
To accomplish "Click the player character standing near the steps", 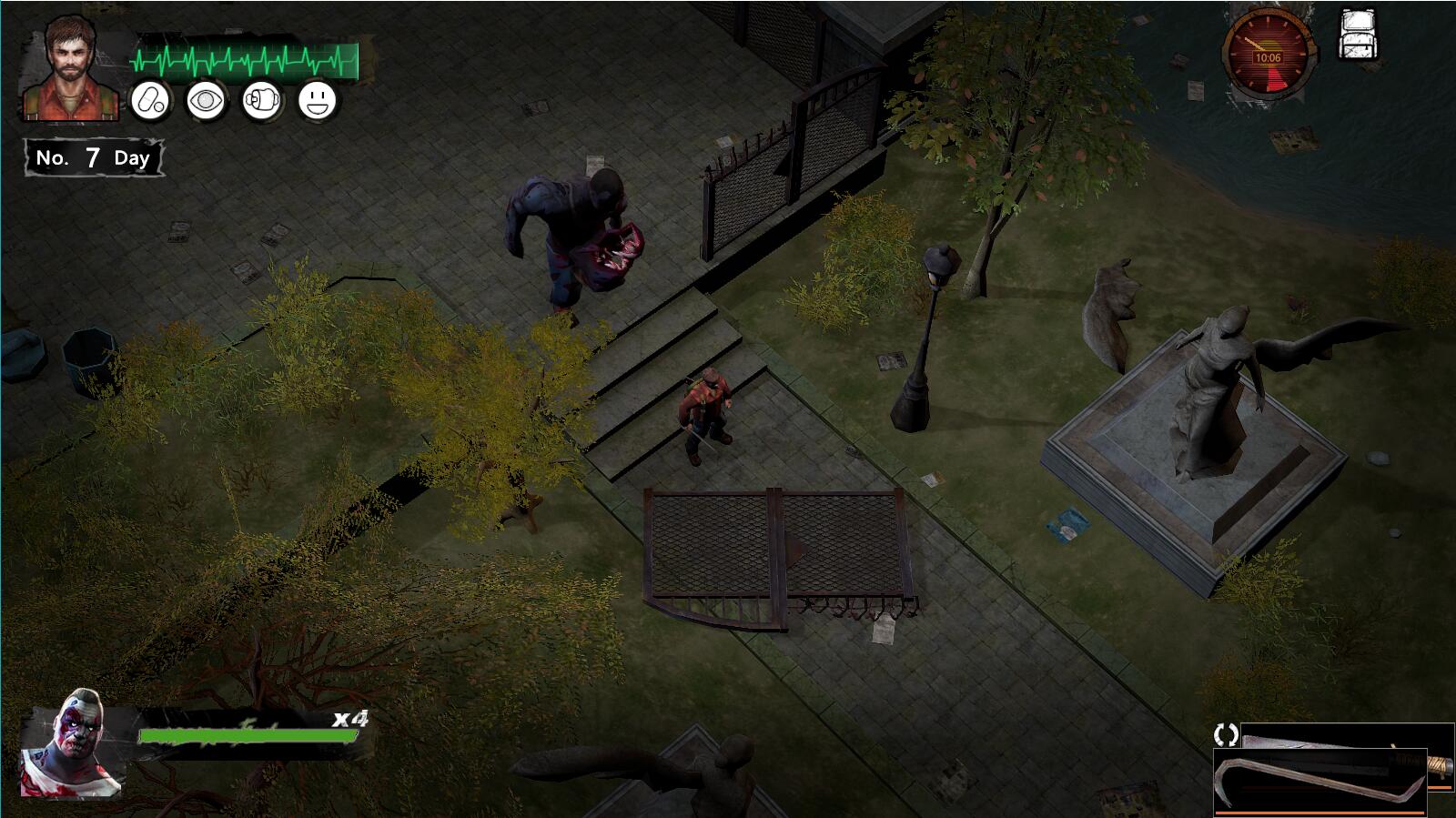I will [x=708, y=409].
